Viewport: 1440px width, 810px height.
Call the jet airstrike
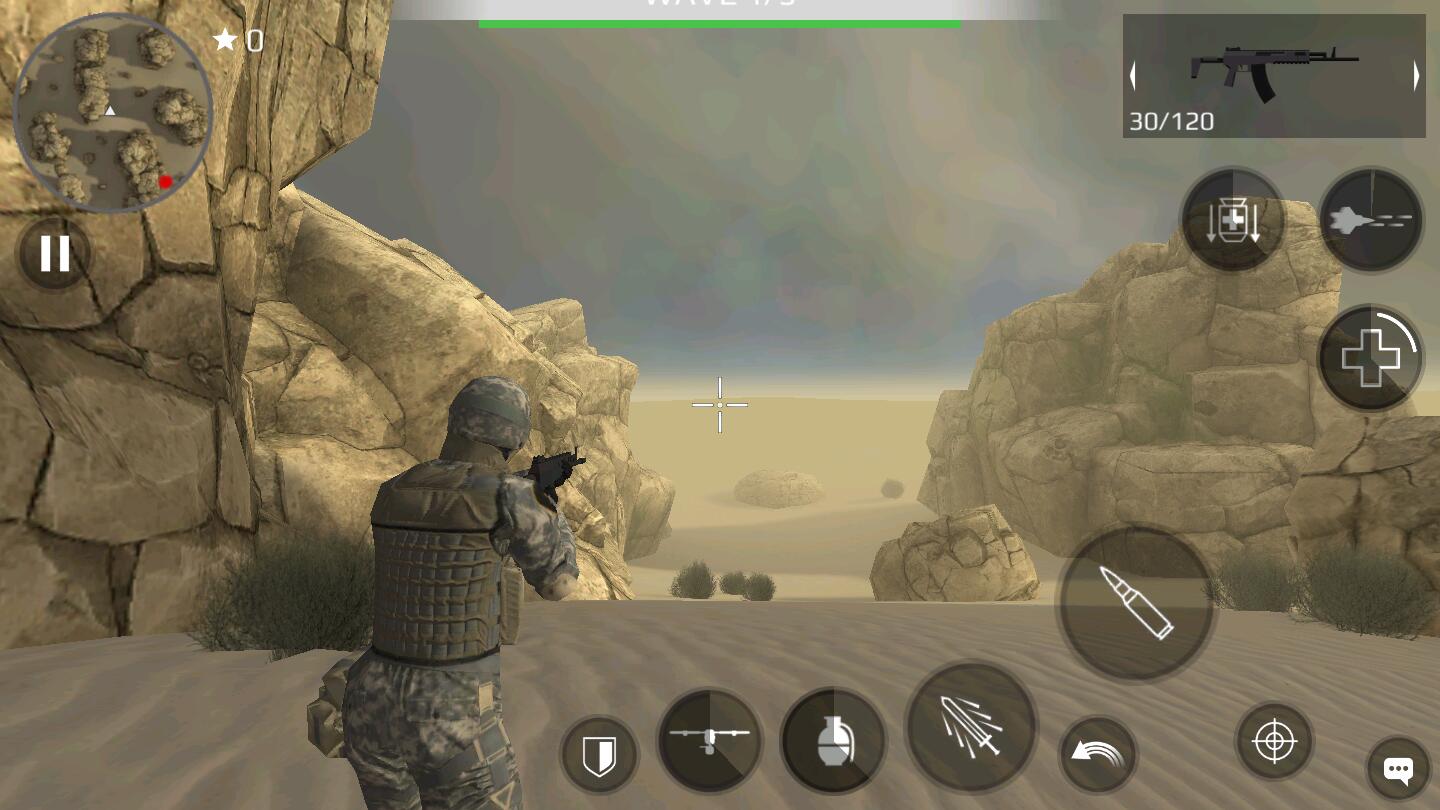tap(1370, 219)
